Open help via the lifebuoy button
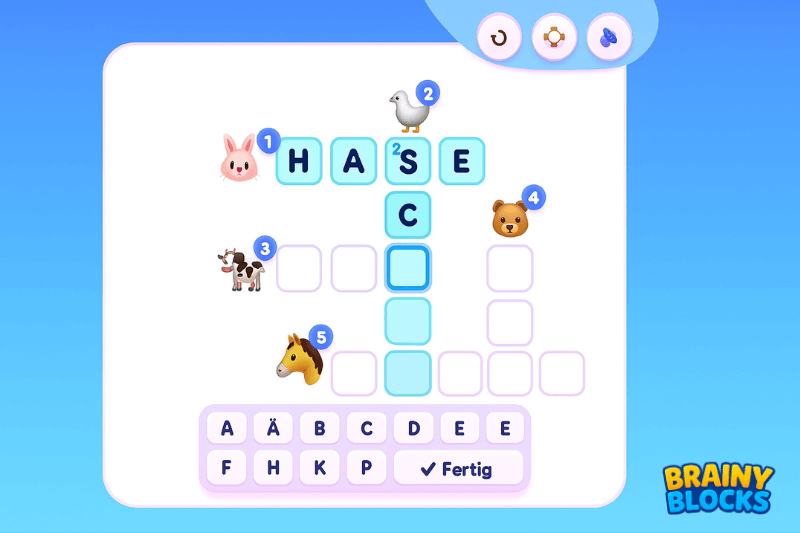The height and width of the screenshot is (533, 800). point(554,38)
